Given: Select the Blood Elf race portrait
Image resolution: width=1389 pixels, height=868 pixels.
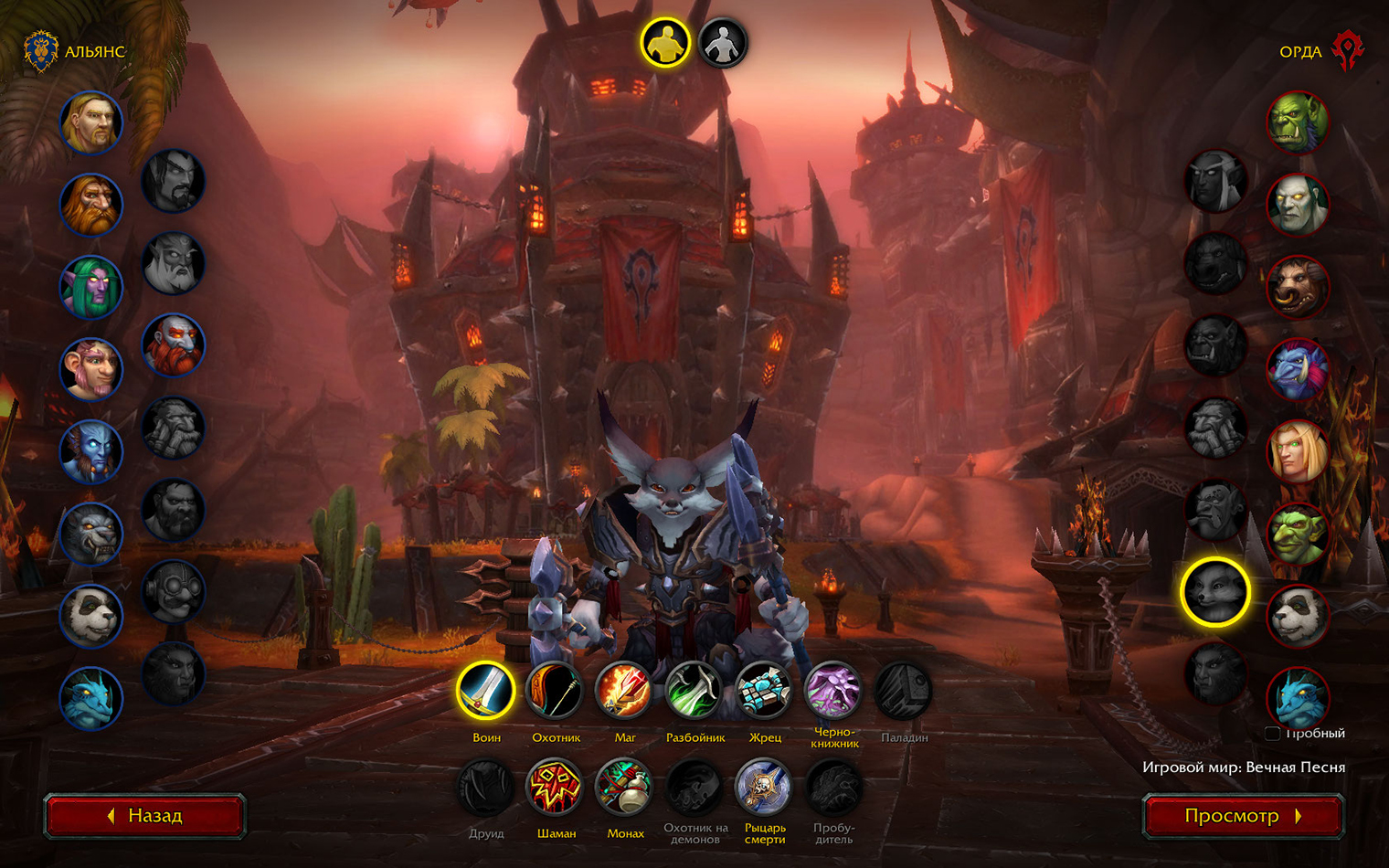Looking at the screenshot, I should point(1298,451).
